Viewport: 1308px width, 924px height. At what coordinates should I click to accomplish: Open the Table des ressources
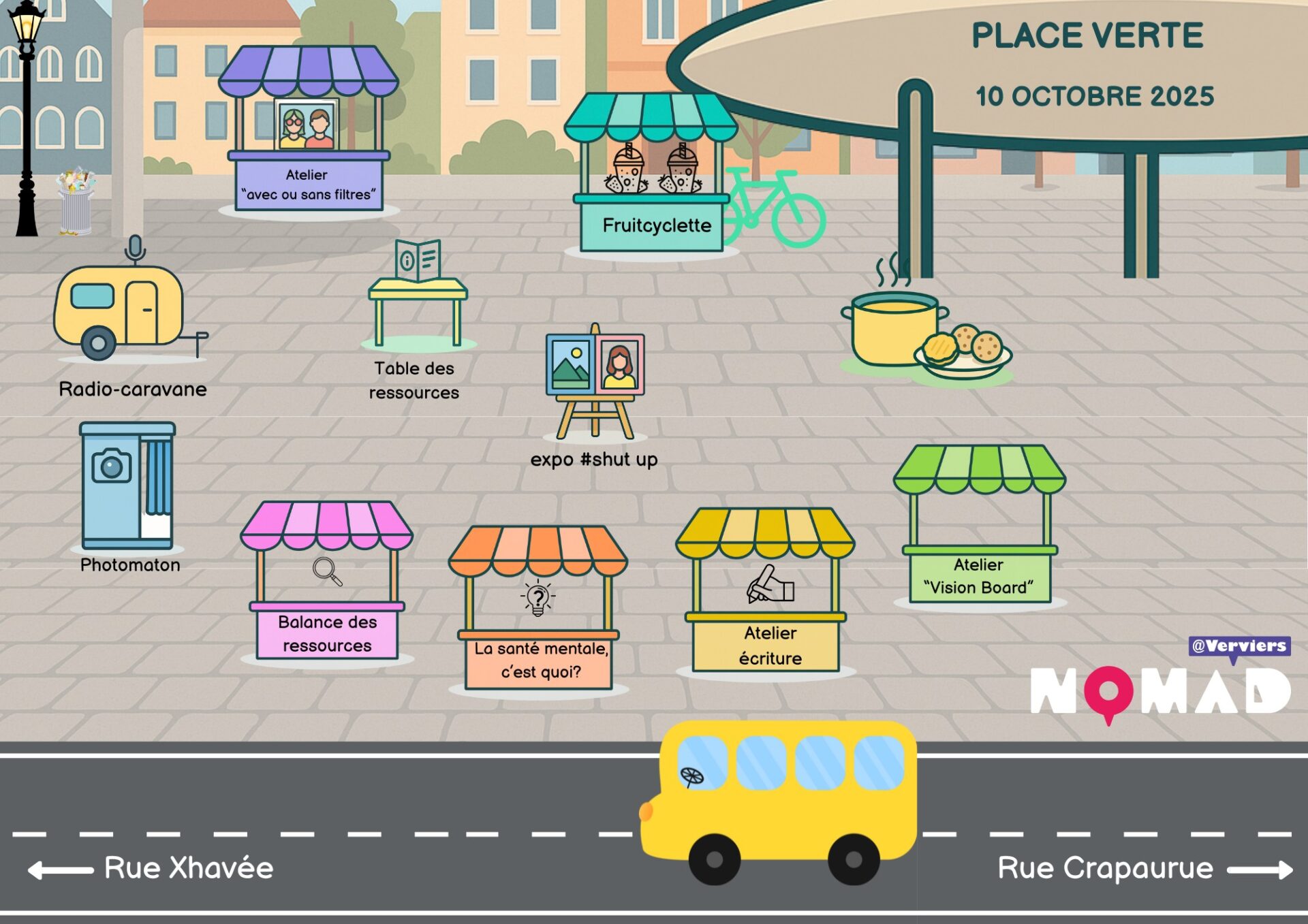(417, 300)
